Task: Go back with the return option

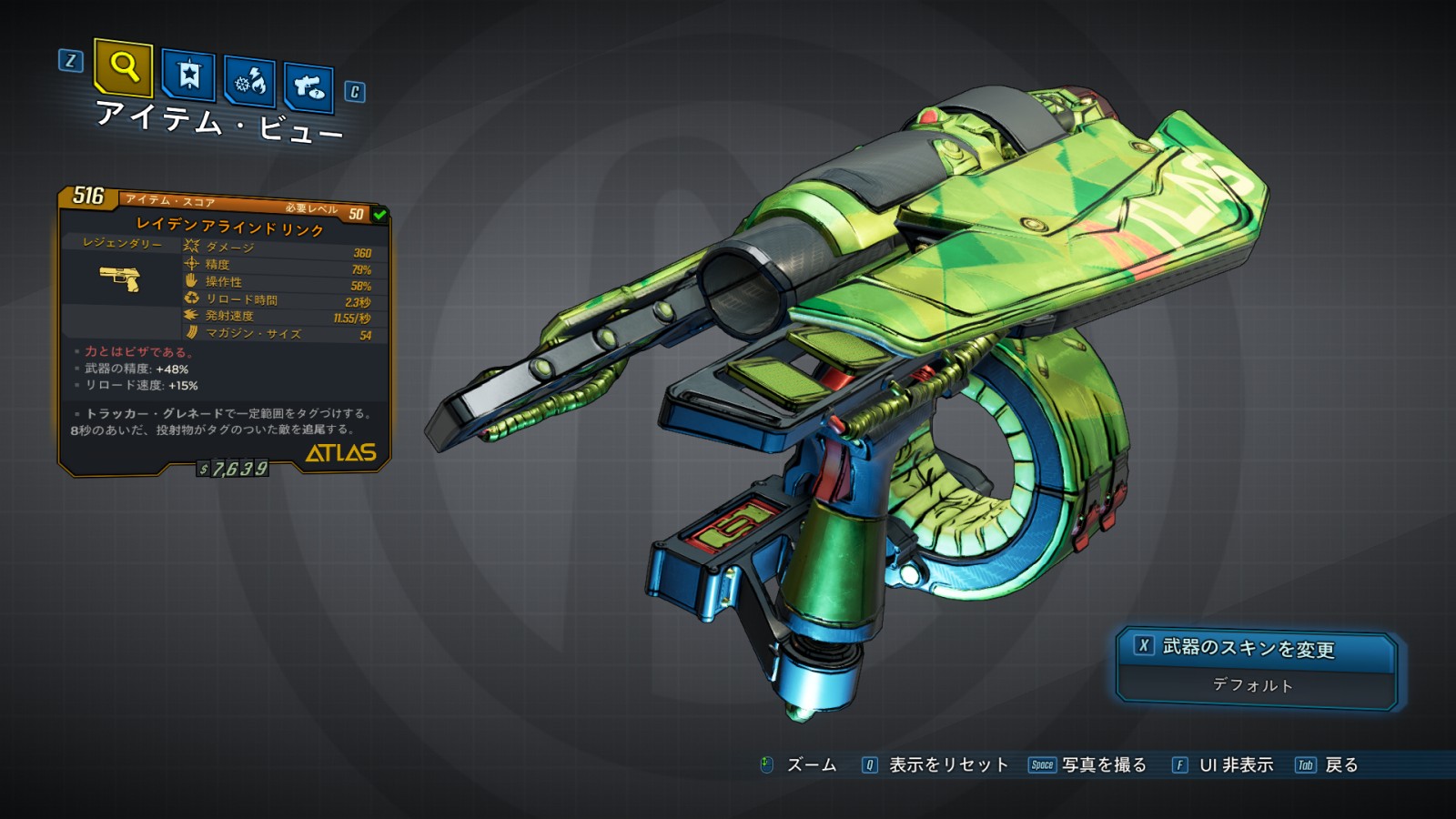Action: pyautogui.click(x=1327, y=765)
